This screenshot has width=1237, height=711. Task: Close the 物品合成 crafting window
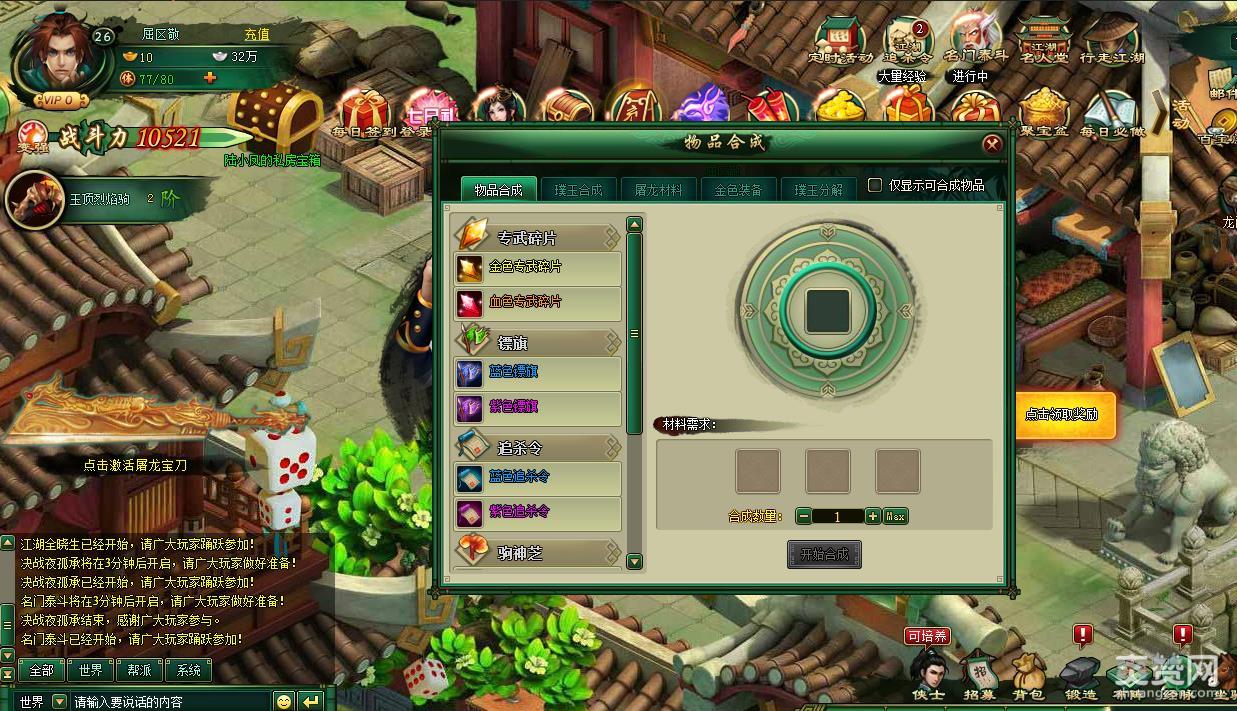pos(991,144)
